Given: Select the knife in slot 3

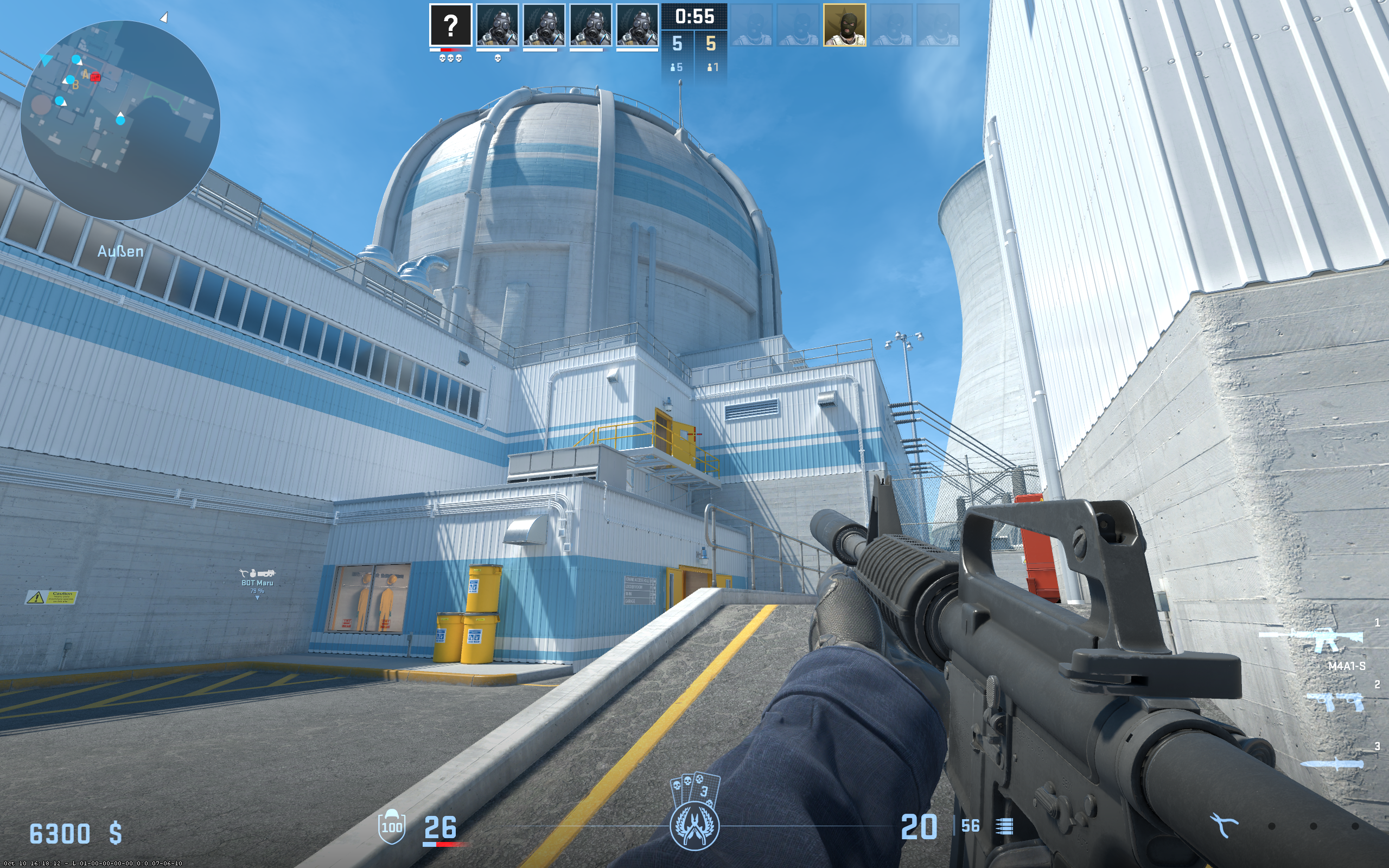Looking at the screenshot, I should coord(1331,763).
